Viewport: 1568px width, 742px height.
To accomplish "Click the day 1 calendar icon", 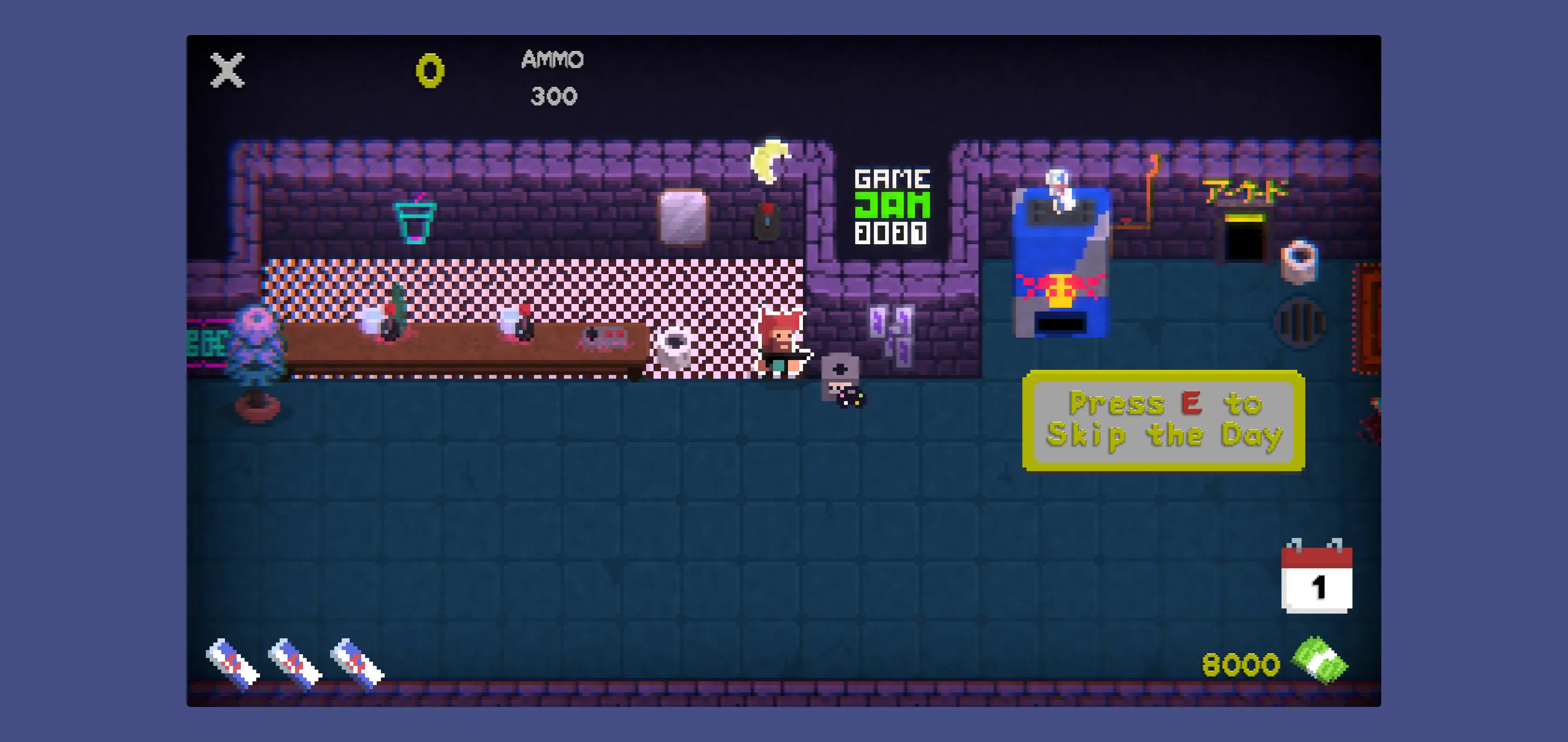I will 1316,577.
